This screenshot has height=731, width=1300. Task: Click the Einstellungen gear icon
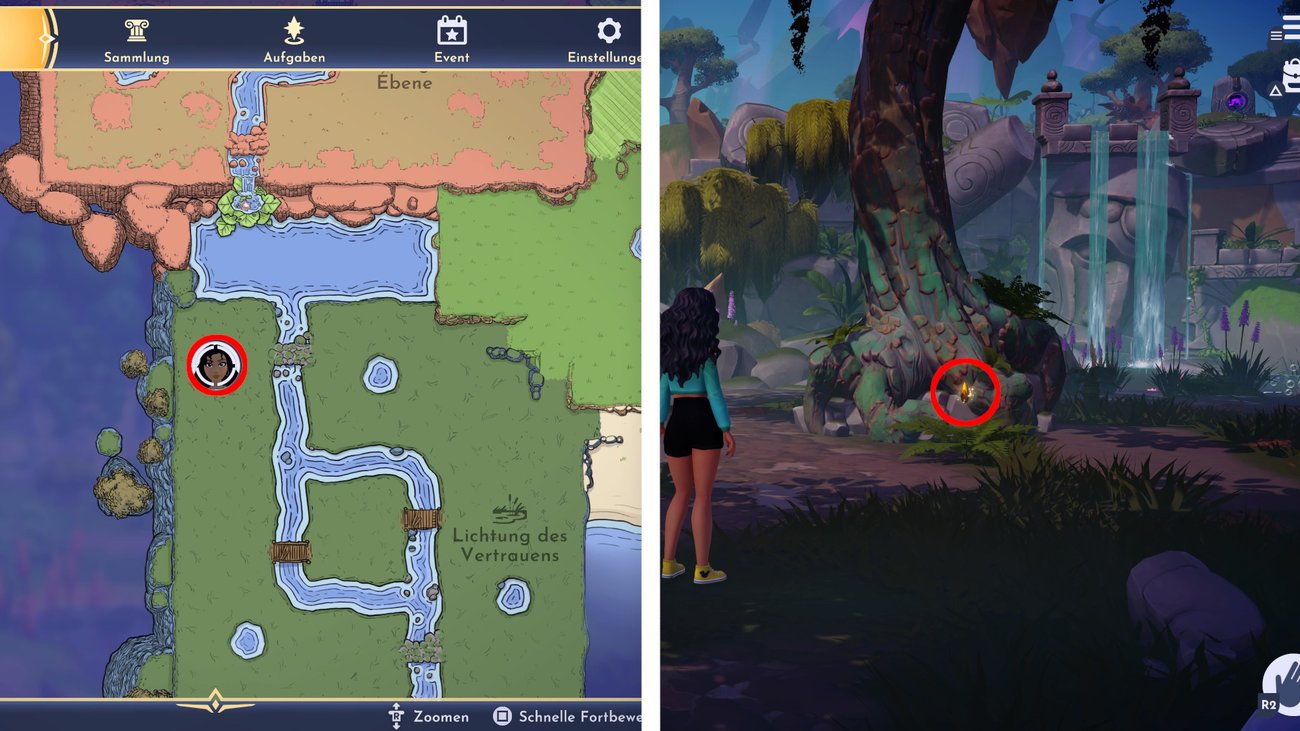click(x=608, y=31)
